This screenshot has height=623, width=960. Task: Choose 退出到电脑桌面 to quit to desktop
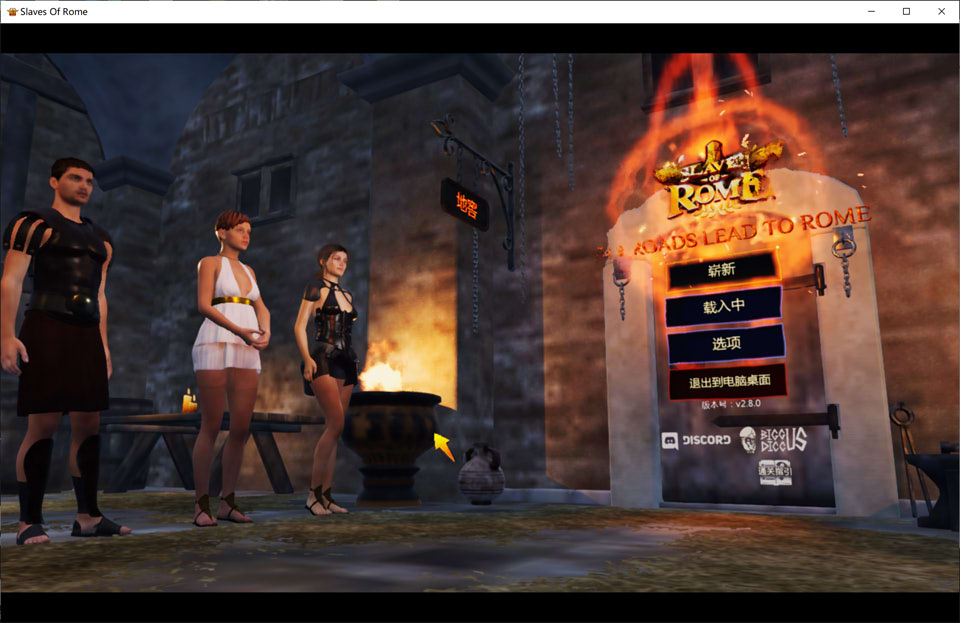[x=725, y=382]
